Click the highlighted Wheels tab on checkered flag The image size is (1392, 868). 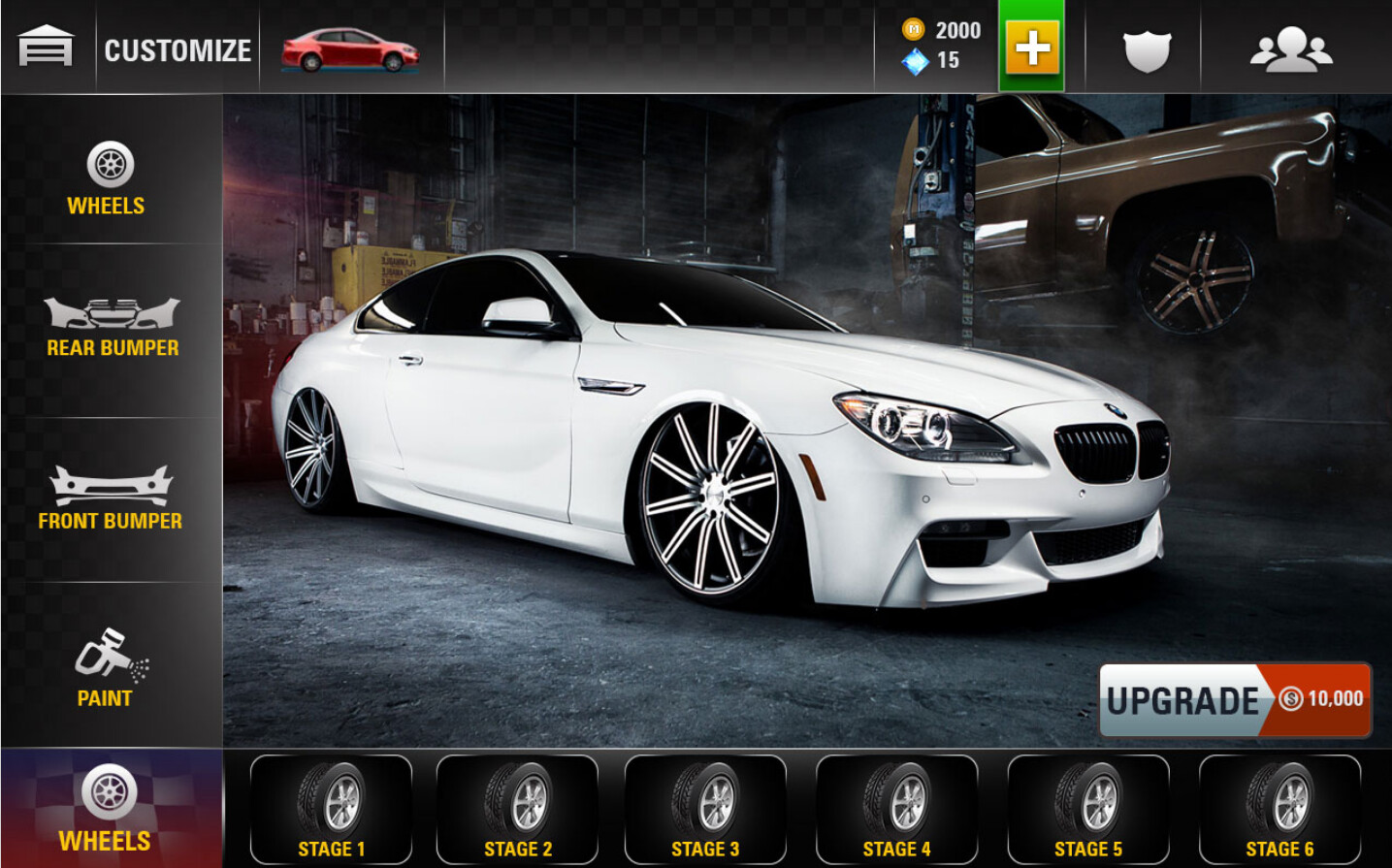[x=109, y=808]
